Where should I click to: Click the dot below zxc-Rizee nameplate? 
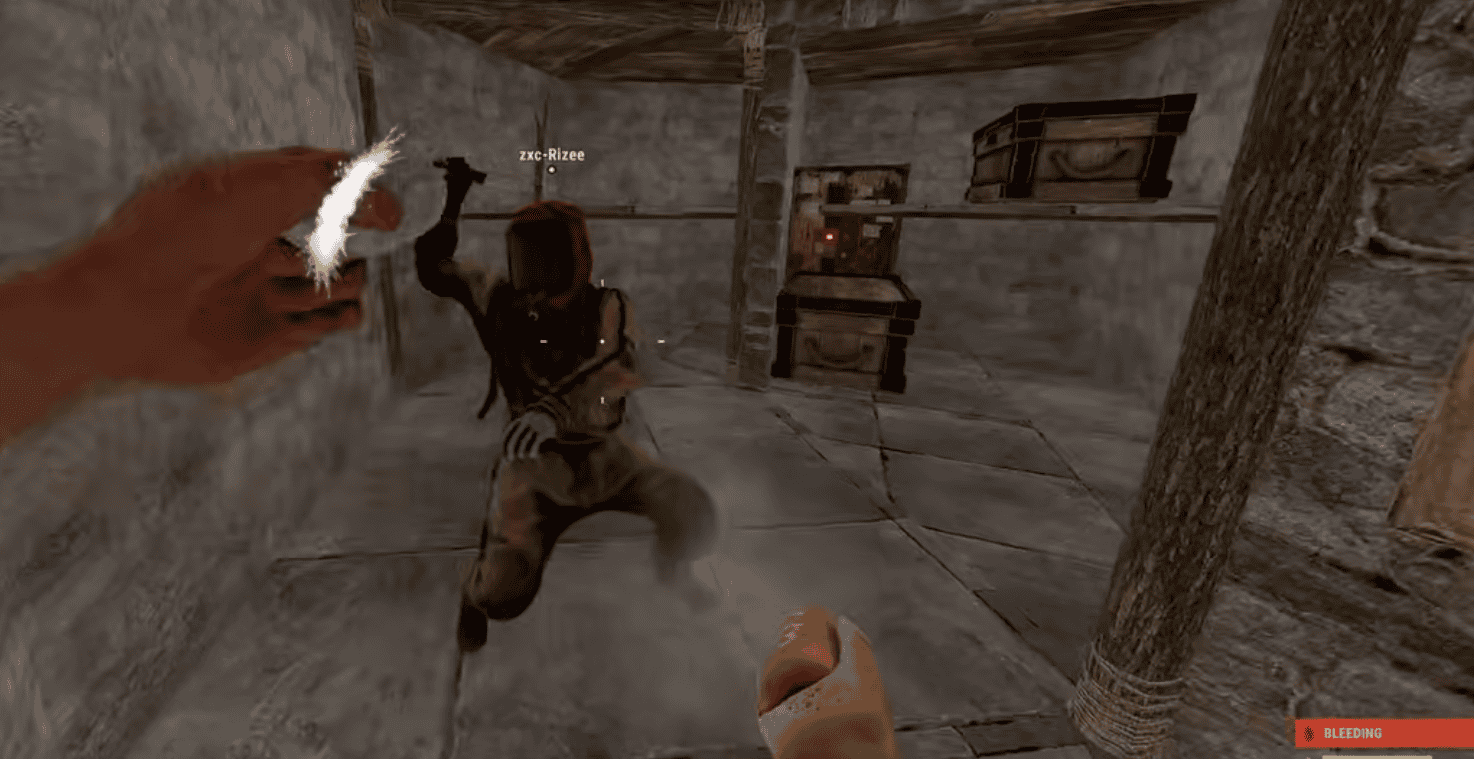(x=553, y=171)
